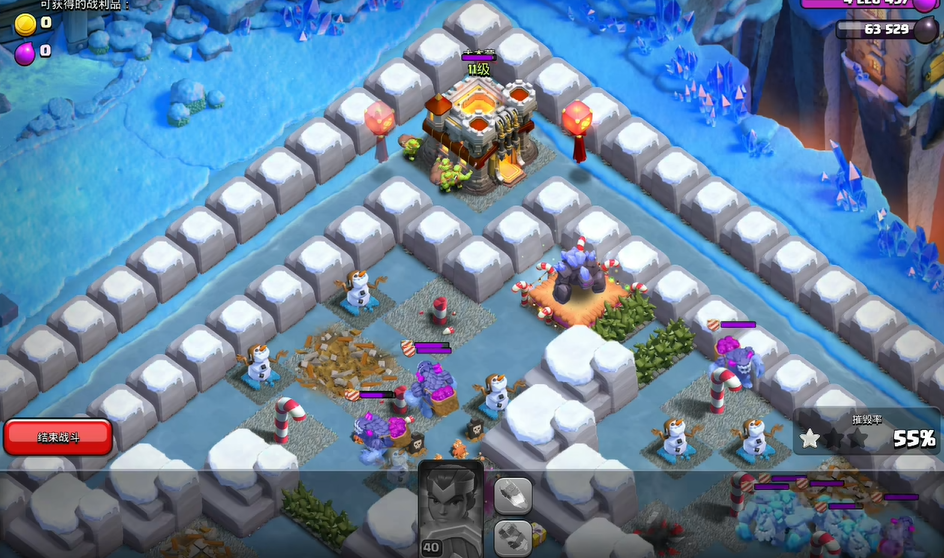Tap the lower hero equipment icon
The width and height of the screenshot is (944, 558).
pos(513,536)
